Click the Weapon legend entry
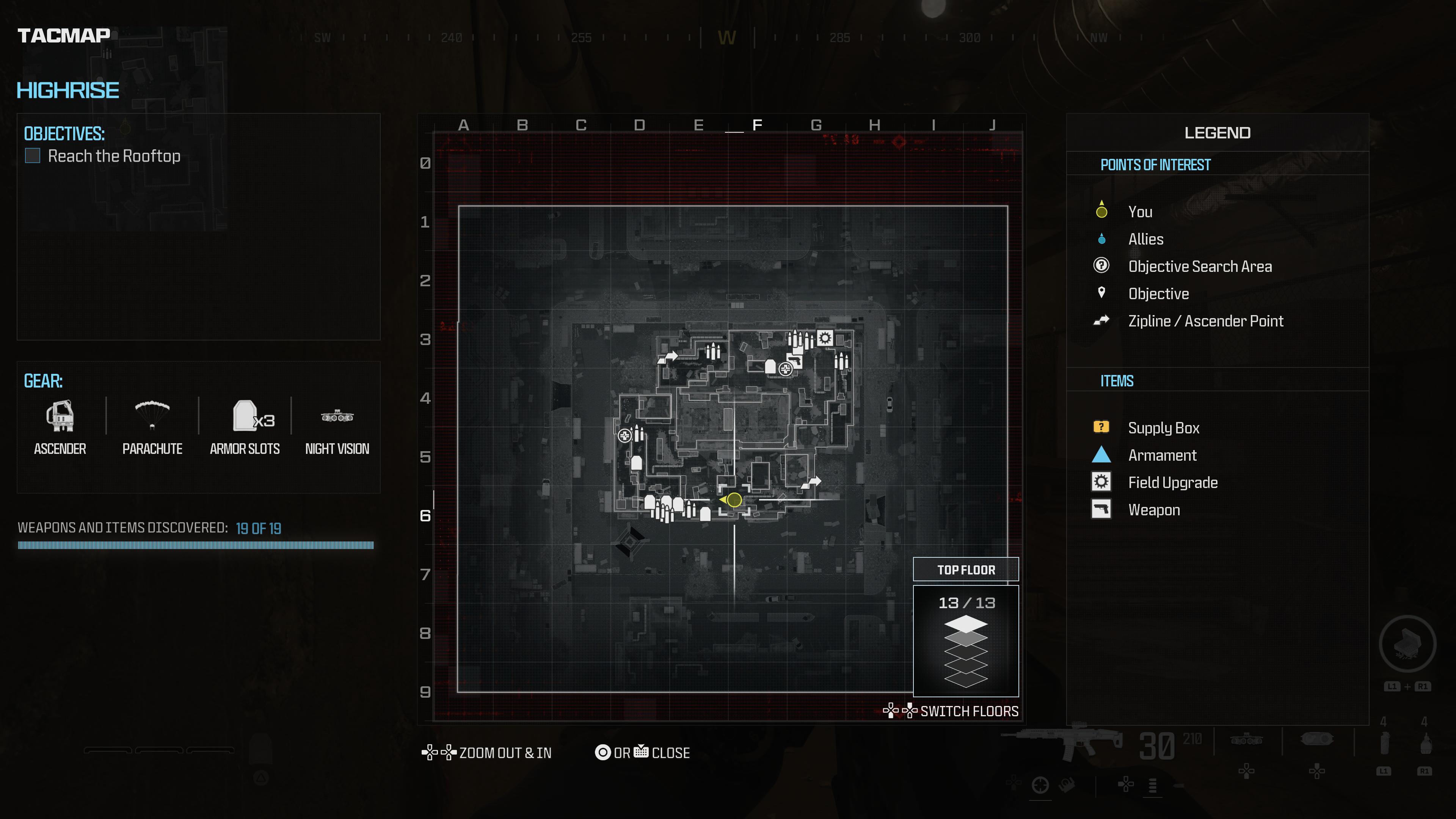 1153,510
